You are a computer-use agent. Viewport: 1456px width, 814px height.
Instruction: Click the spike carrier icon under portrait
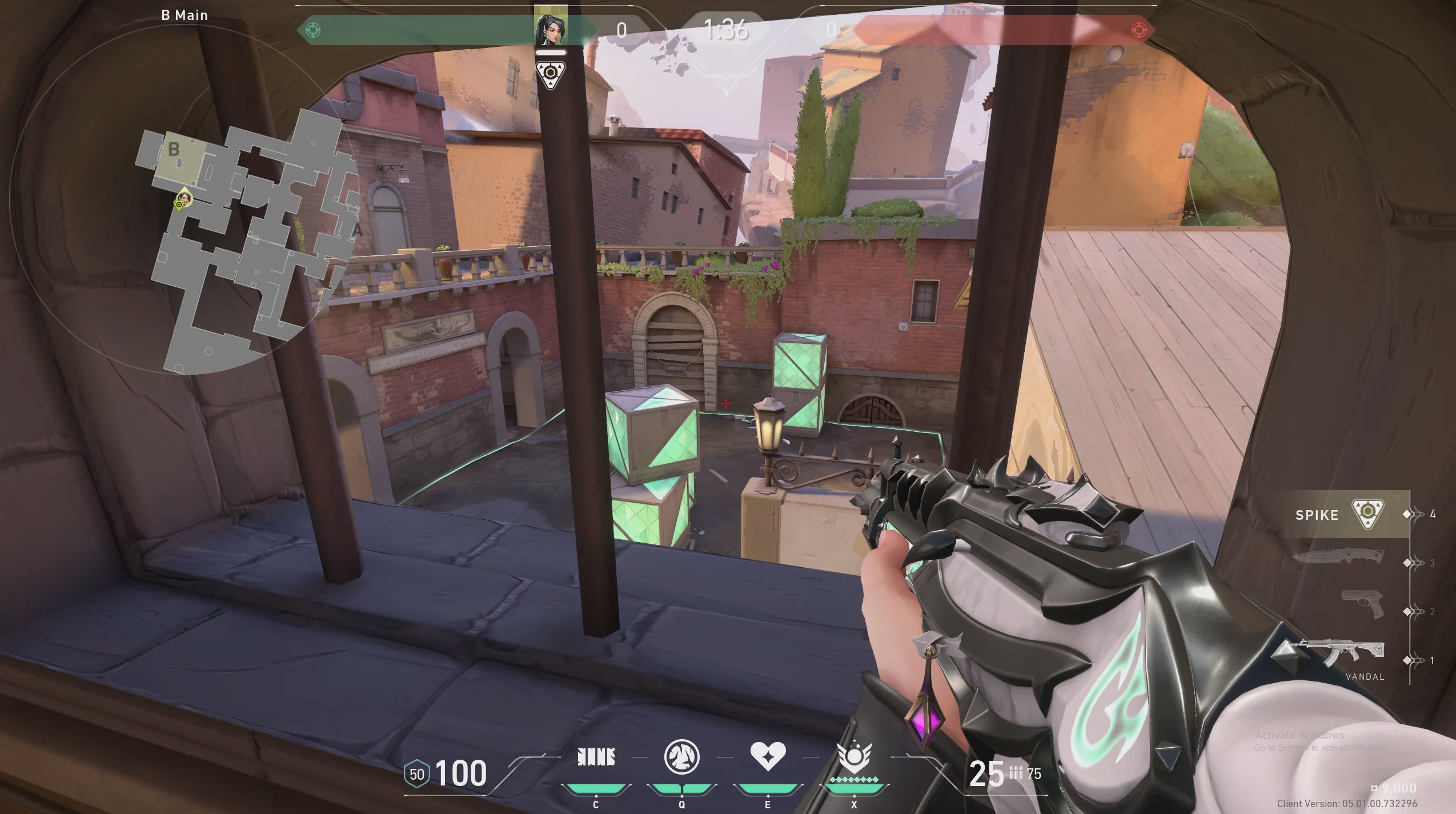(551, 74)
